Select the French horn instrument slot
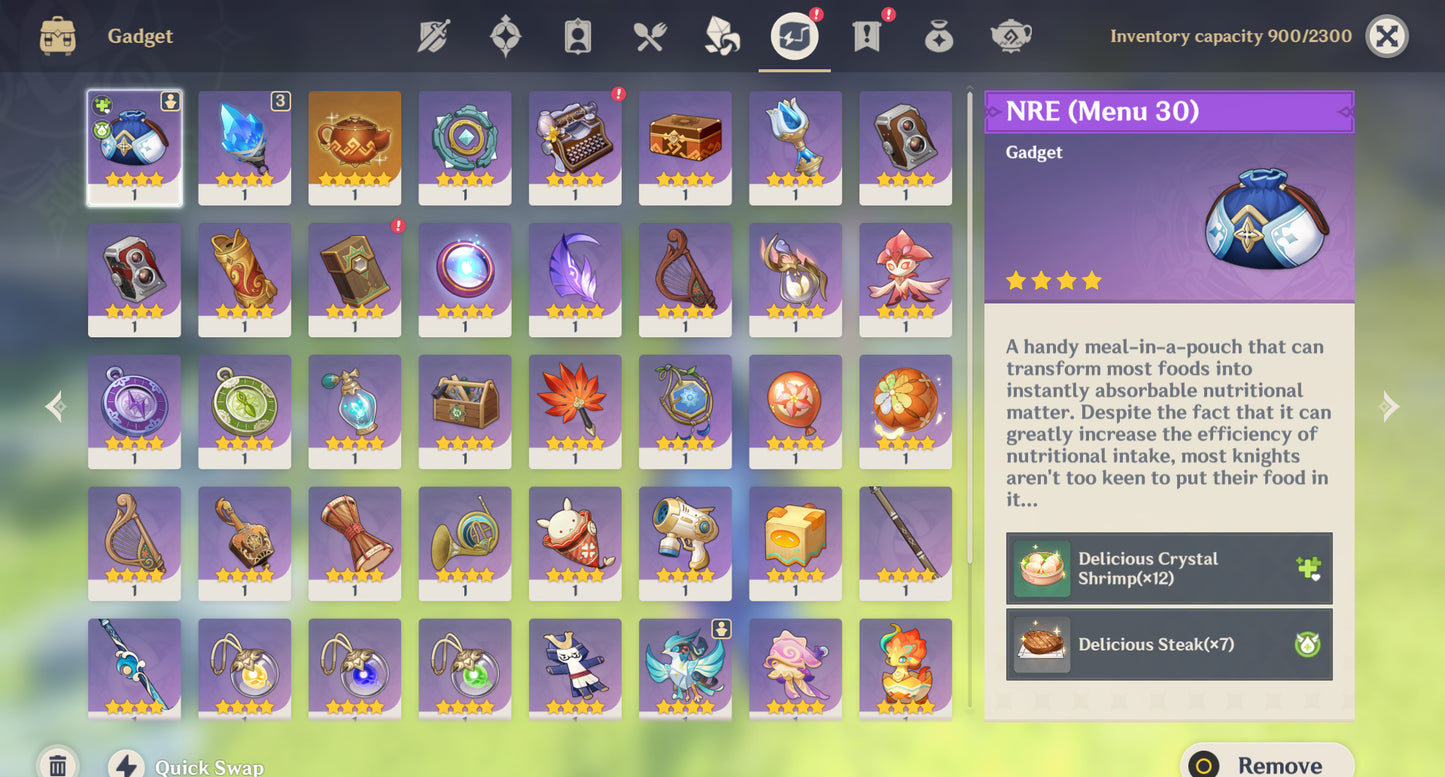The width and height of the screenshot is (1445, 777). pos(464,543)
